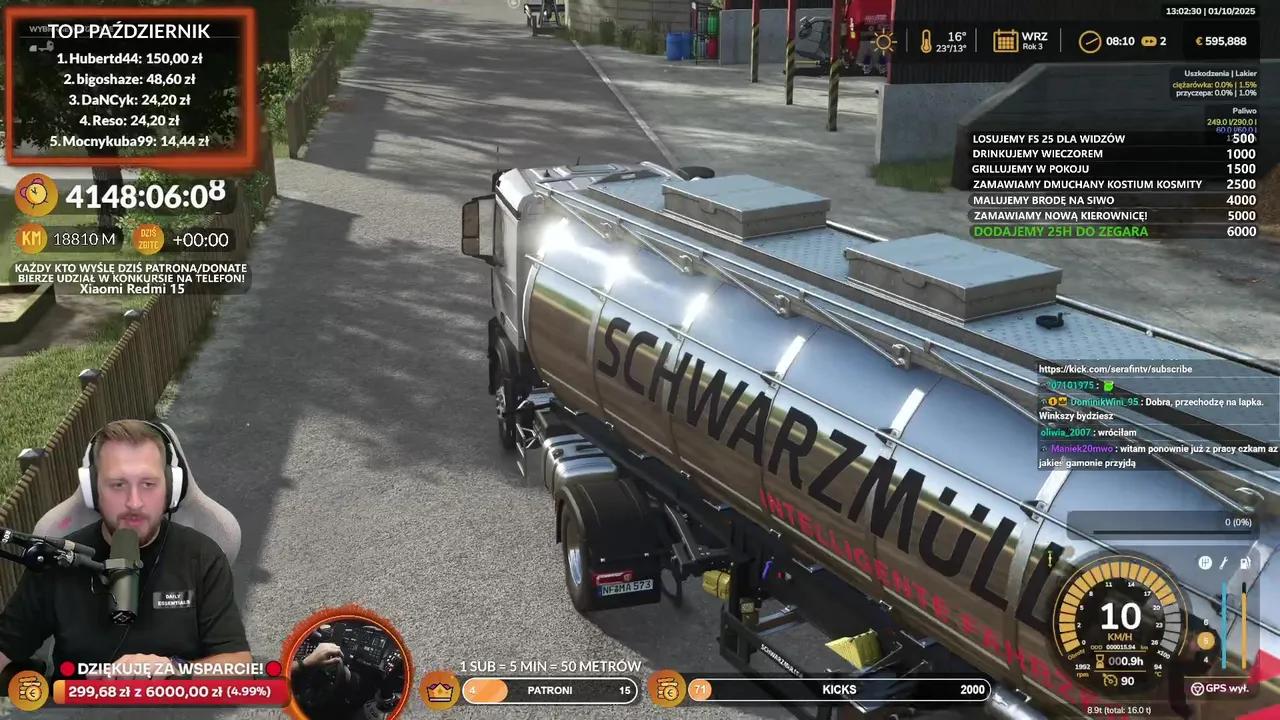This screenshot has width=1280, height=720.
Task: Click the time-speed fast-forward icon
Action: 1148,41
